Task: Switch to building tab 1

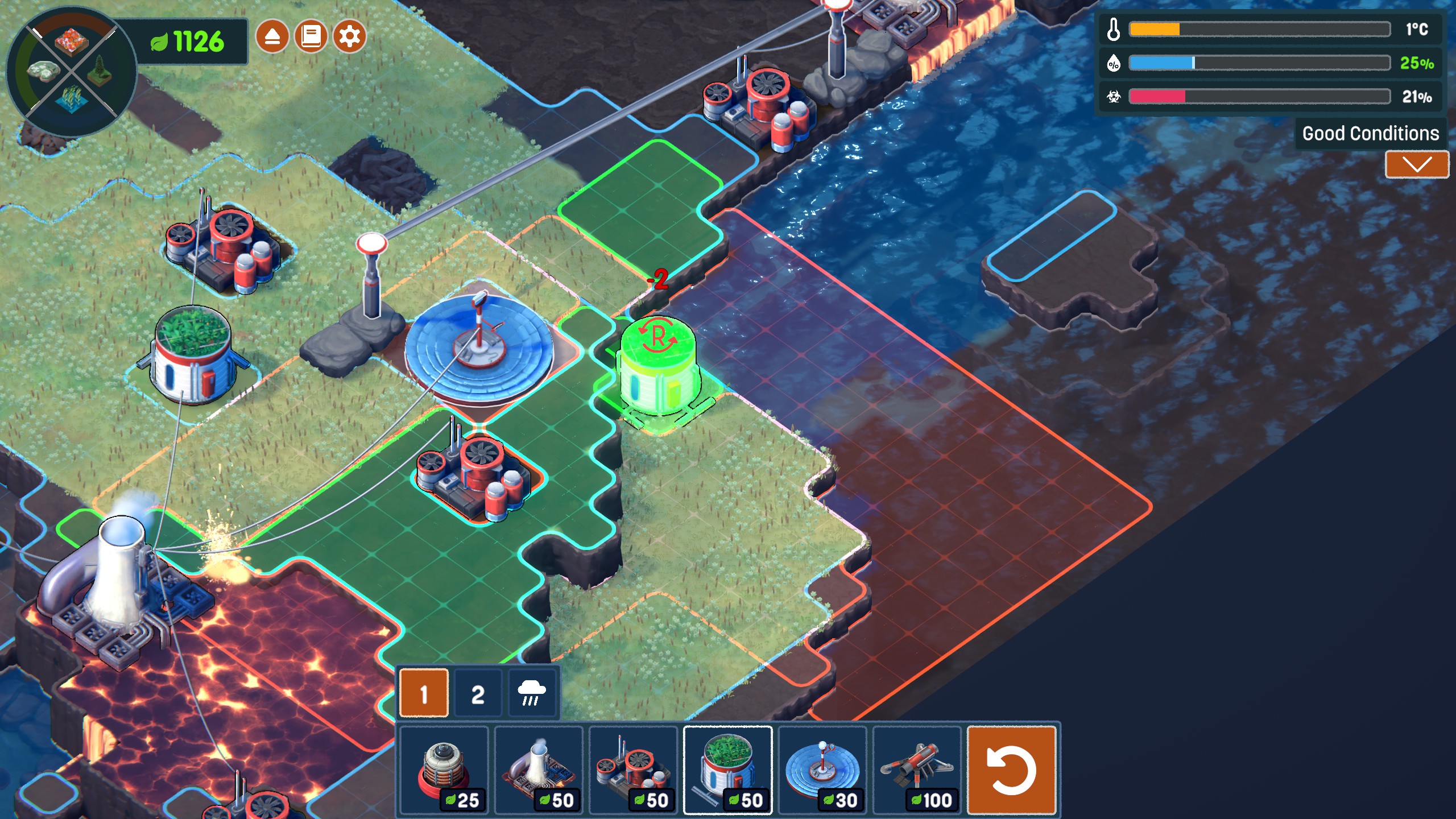Action: point(424,693)
